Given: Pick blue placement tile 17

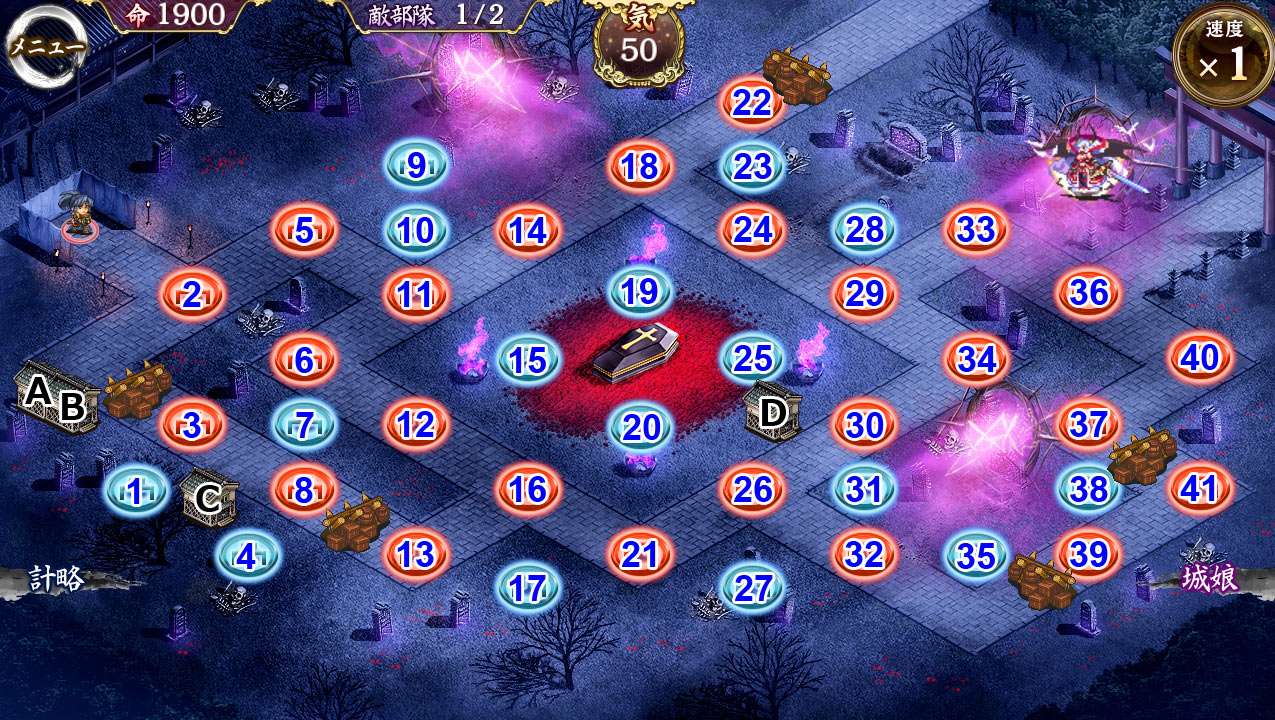Looking at the screenshot, I should pos(528,589).
